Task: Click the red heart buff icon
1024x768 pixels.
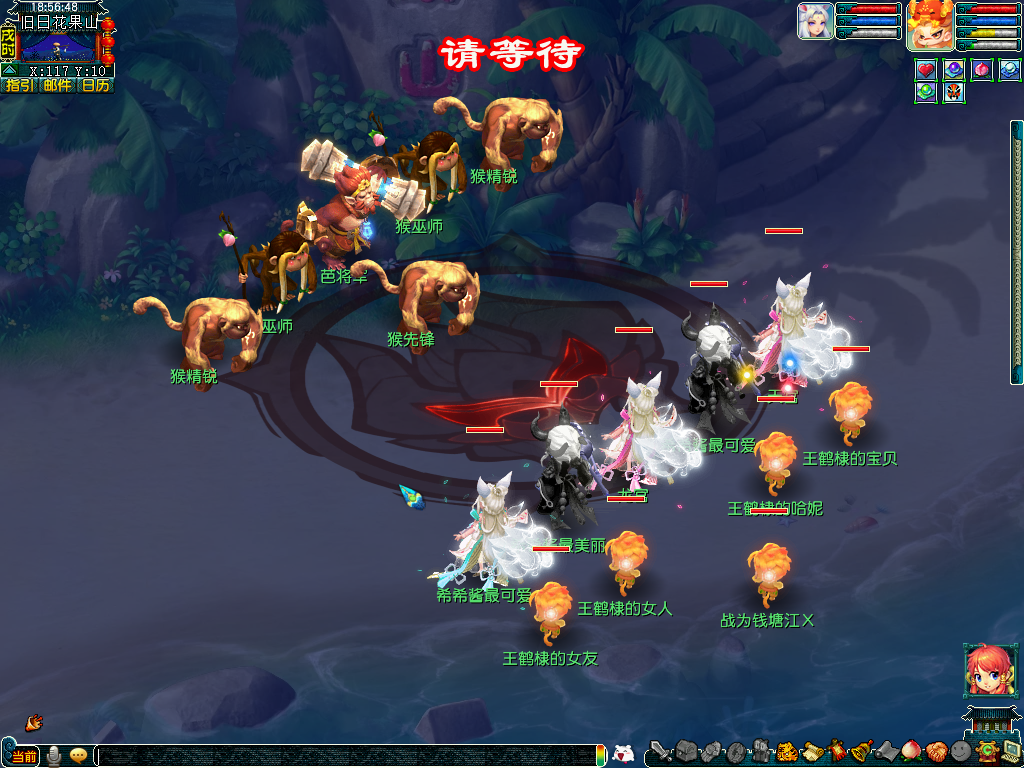Action: (x=926, y=71)
